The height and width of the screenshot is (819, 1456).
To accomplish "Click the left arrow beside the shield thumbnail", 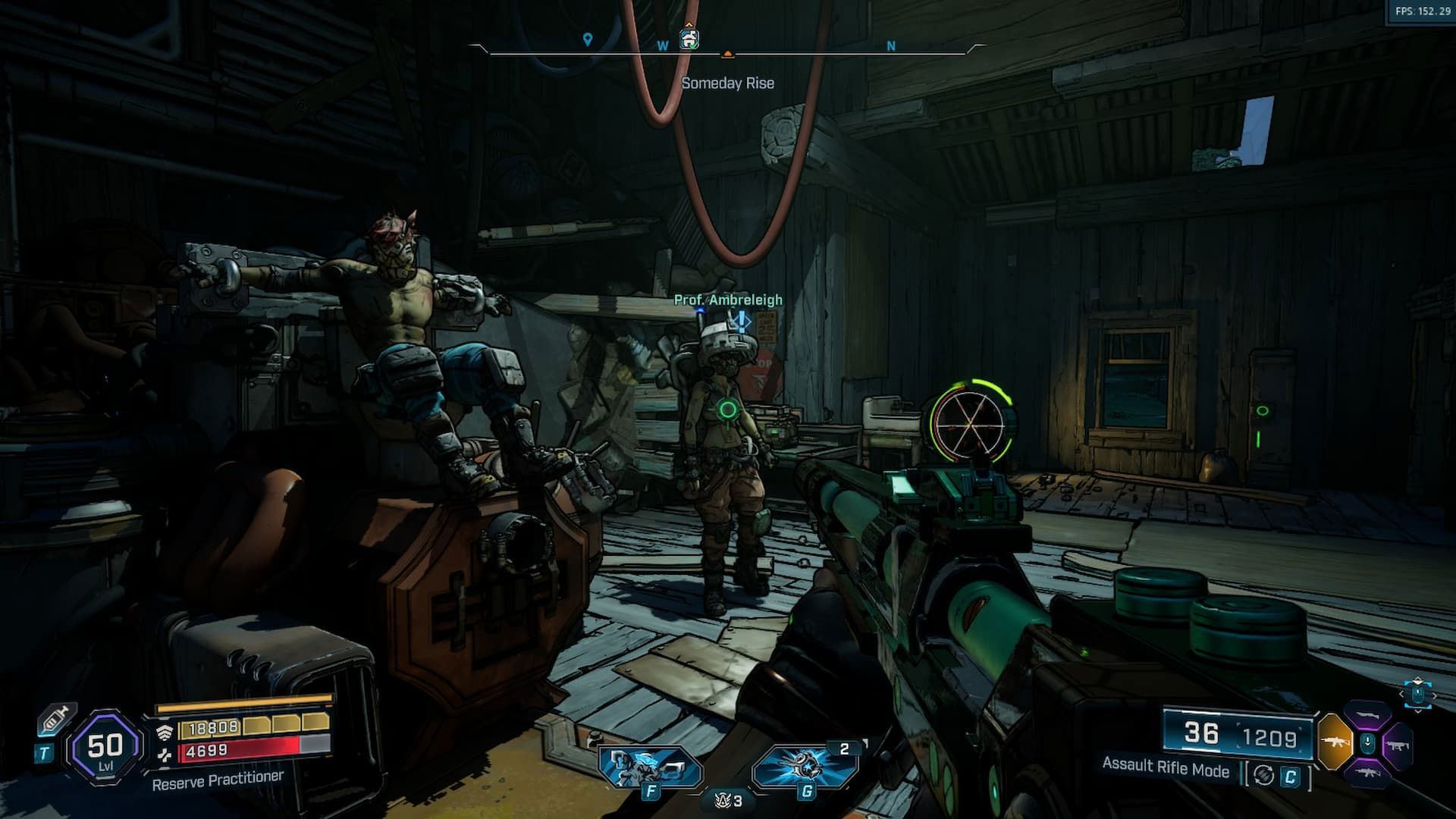I will [1401, 694].
